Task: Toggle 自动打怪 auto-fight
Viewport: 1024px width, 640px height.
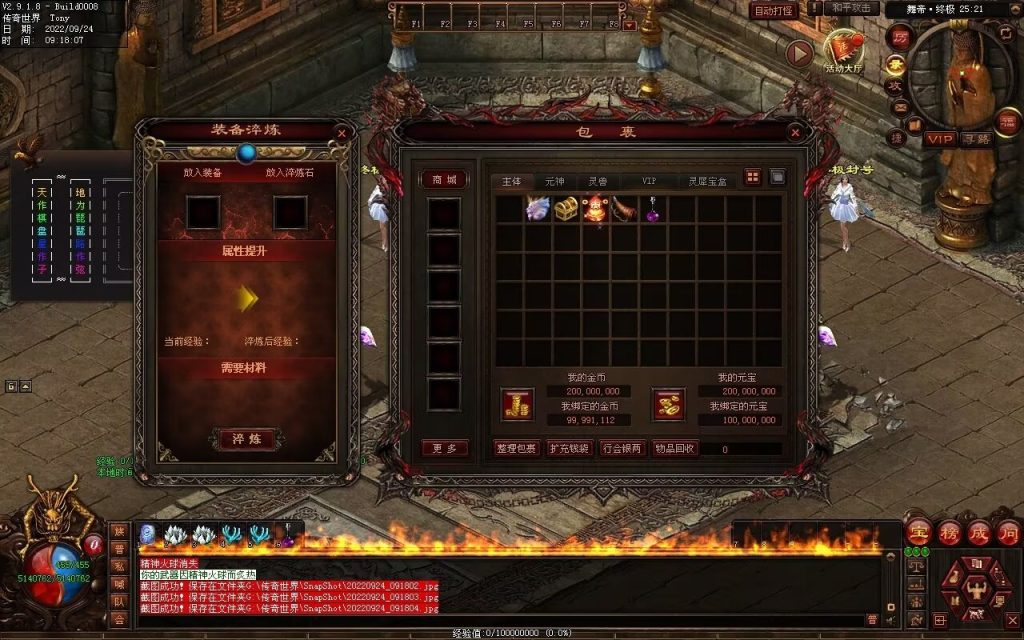Action: pyautogui.click(x=773, y=10)
